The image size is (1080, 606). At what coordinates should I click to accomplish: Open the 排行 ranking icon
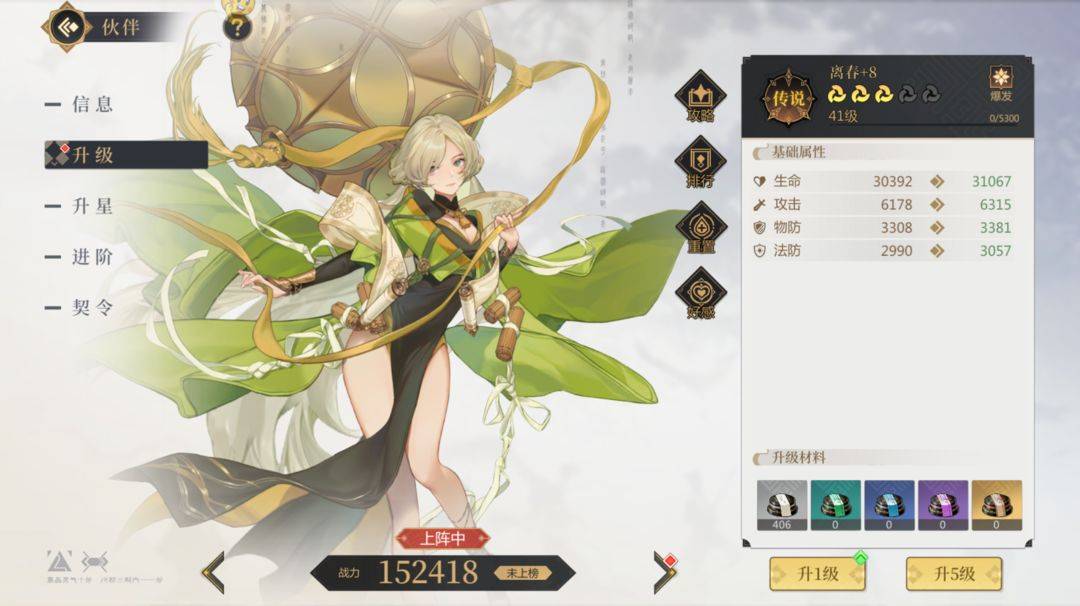pyautogui.click(x=700, y=162)
